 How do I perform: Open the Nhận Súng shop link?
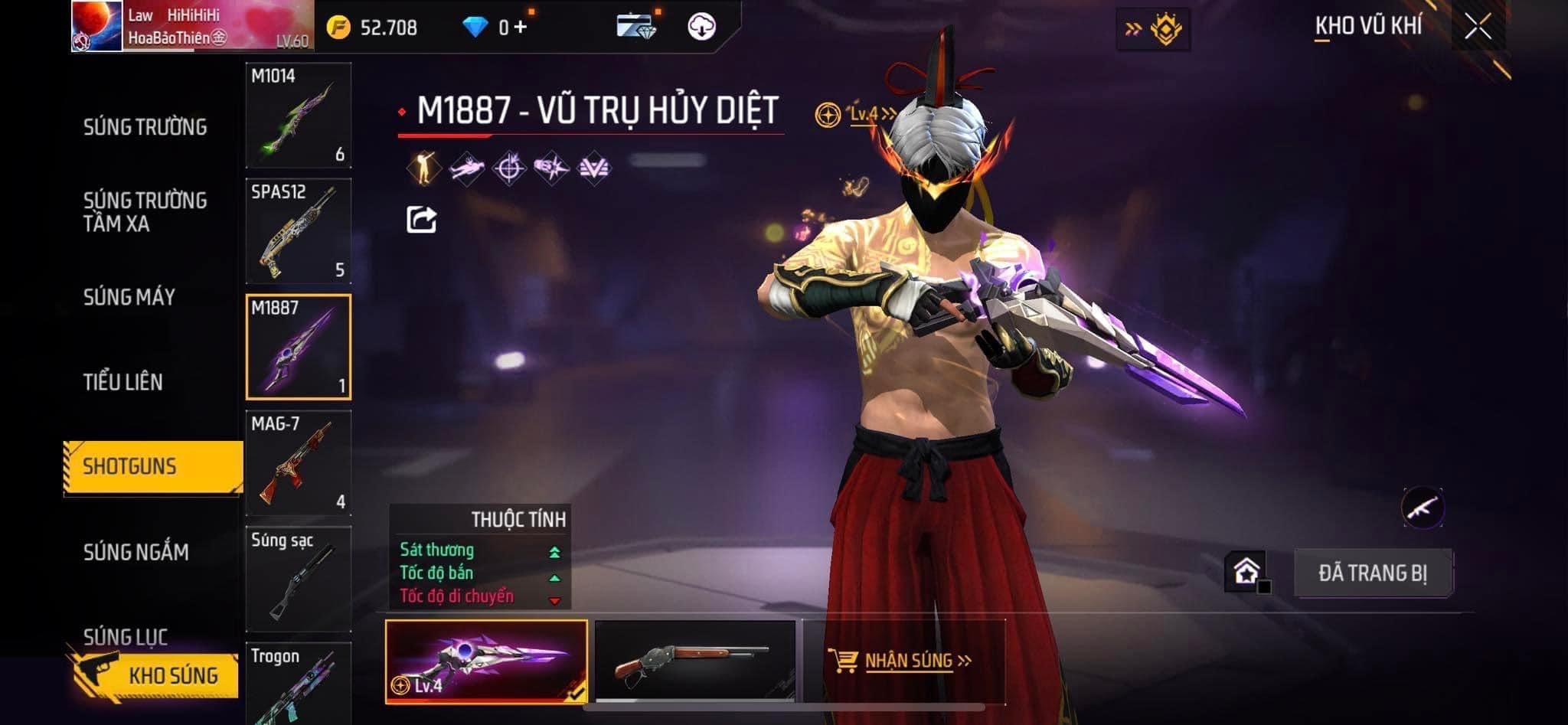click(907, 661)
